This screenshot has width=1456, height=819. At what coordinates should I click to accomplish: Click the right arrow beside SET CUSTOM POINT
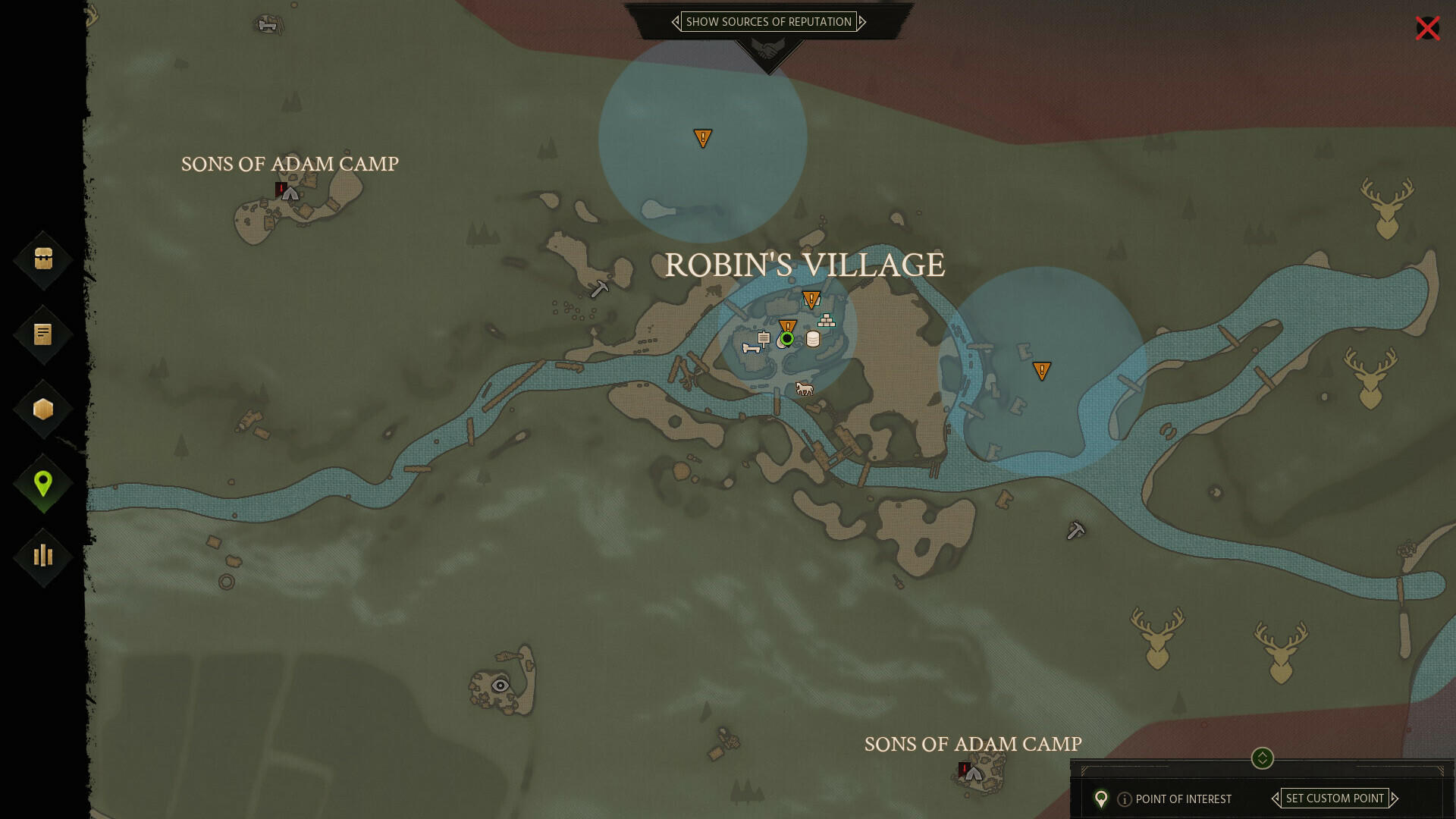(1395, 799)
